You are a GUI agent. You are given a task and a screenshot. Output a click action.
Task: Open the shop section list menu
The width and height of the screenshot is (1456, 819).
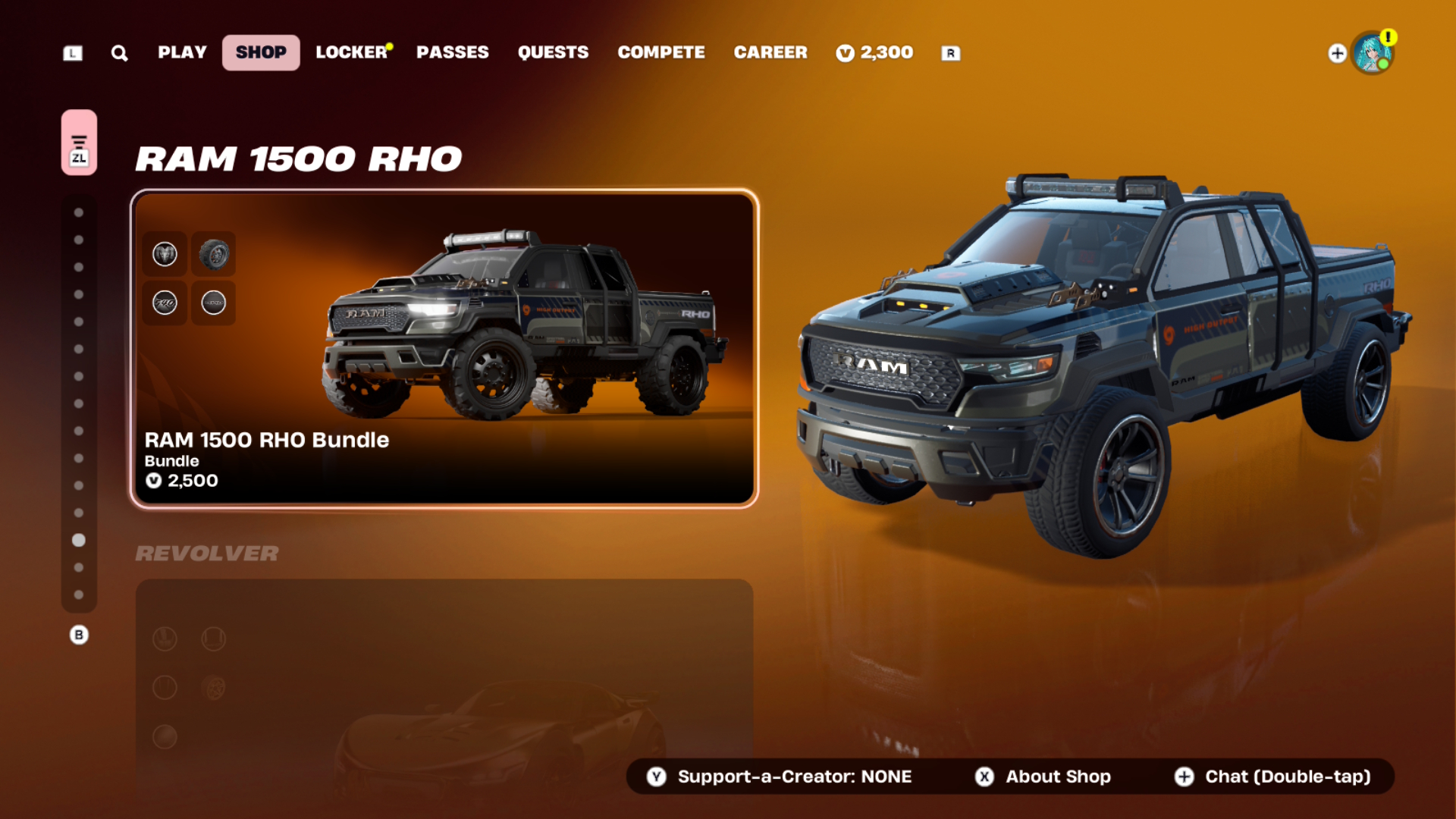(79, 143)
